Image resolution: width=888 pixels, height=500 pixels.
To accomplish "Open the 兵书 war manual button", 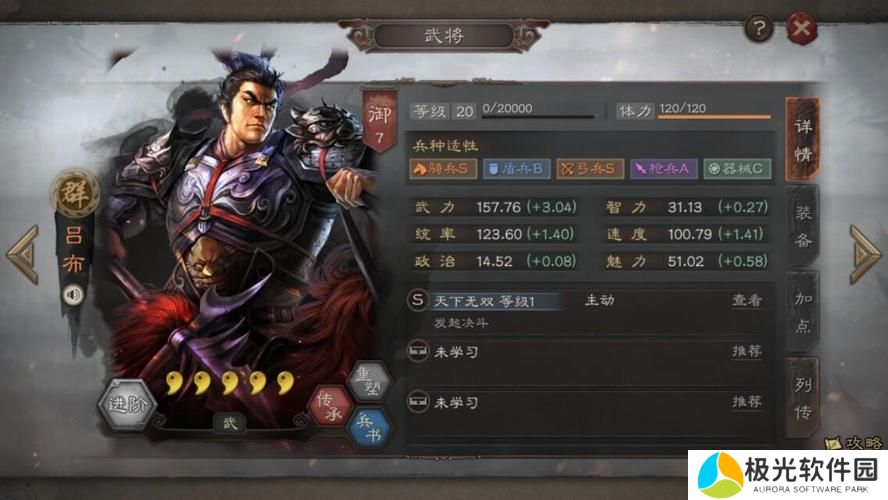I will (x=368, y=426).
